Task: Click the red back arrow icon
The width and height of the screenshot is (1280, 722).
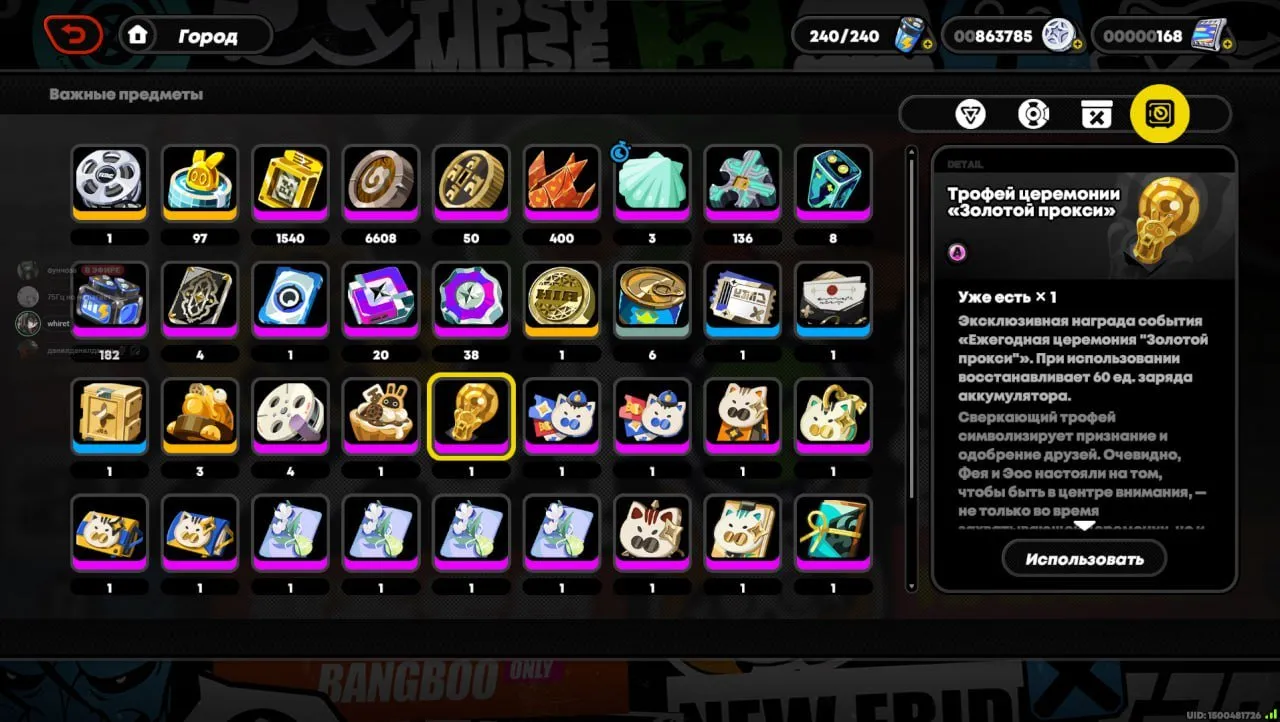Action: 74,34
